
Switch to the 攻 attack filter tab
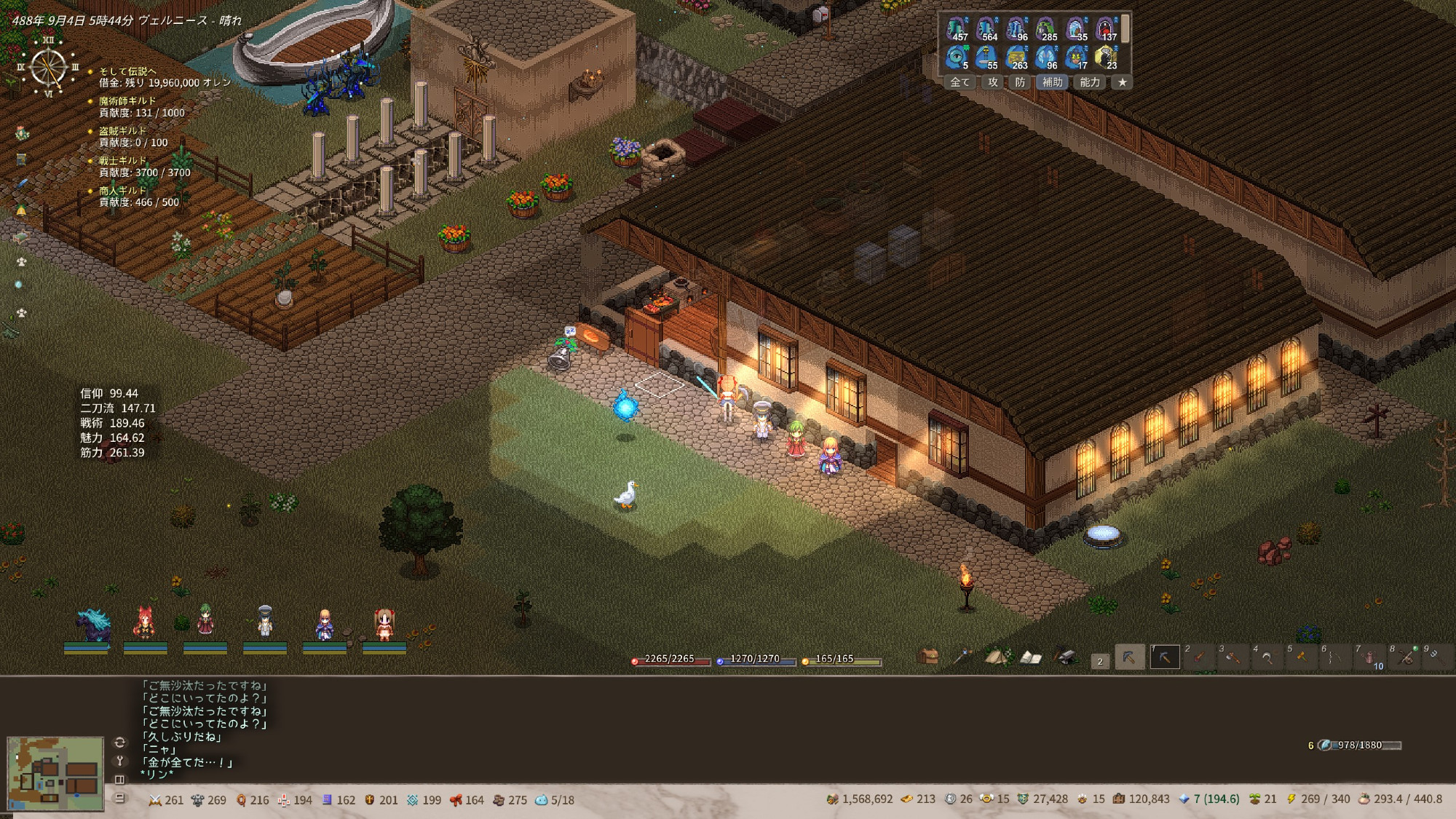pos(993,82)
